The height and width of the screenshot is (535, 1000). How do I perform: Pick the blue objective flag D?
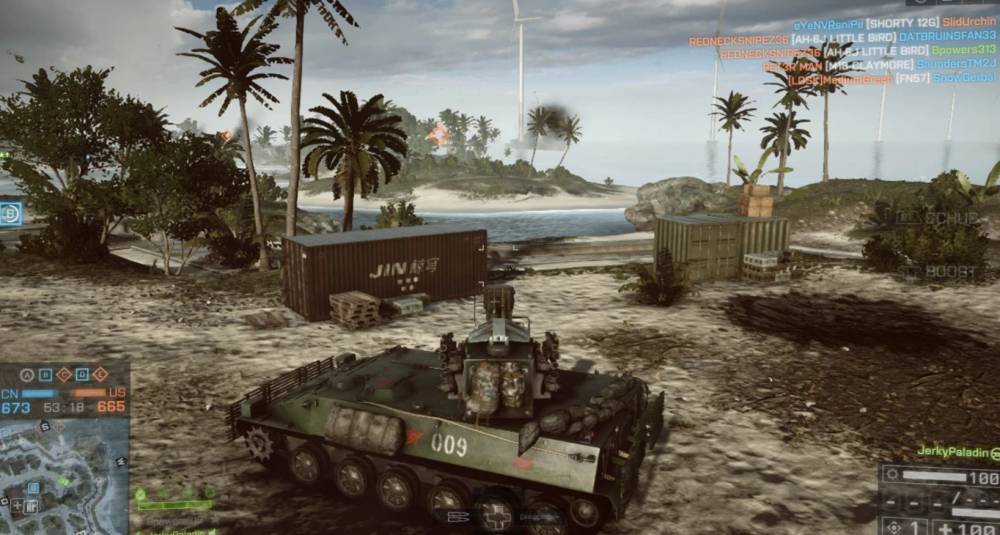[82, 375]
